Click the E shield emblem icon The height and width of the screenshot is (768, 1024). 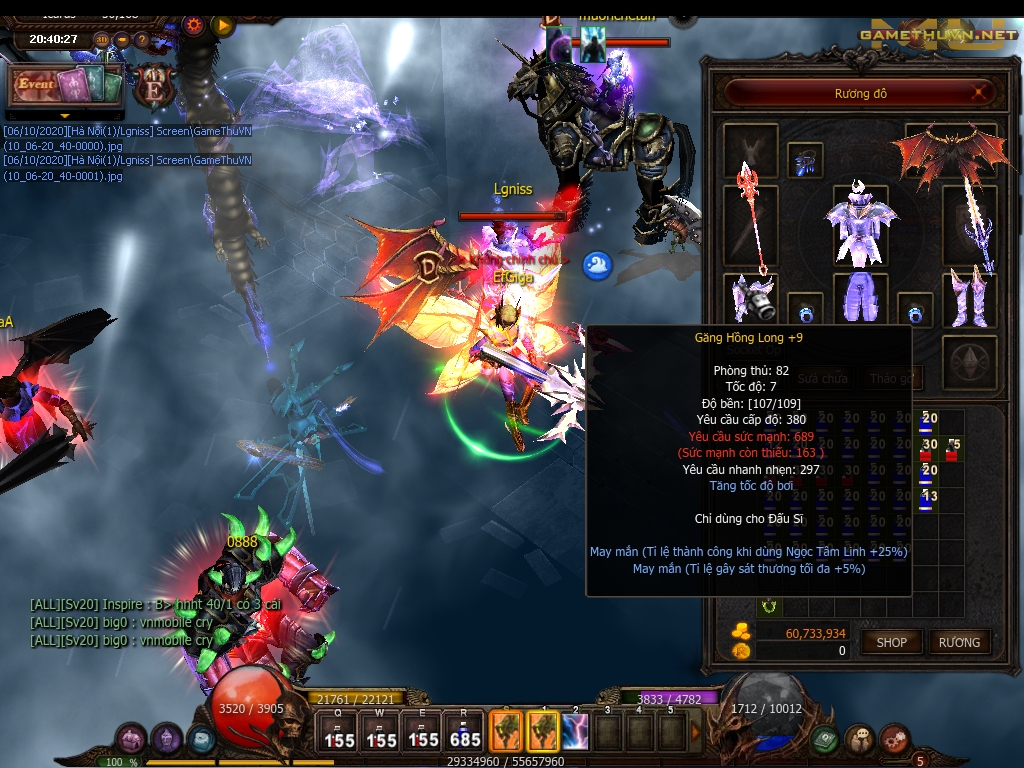155,86
